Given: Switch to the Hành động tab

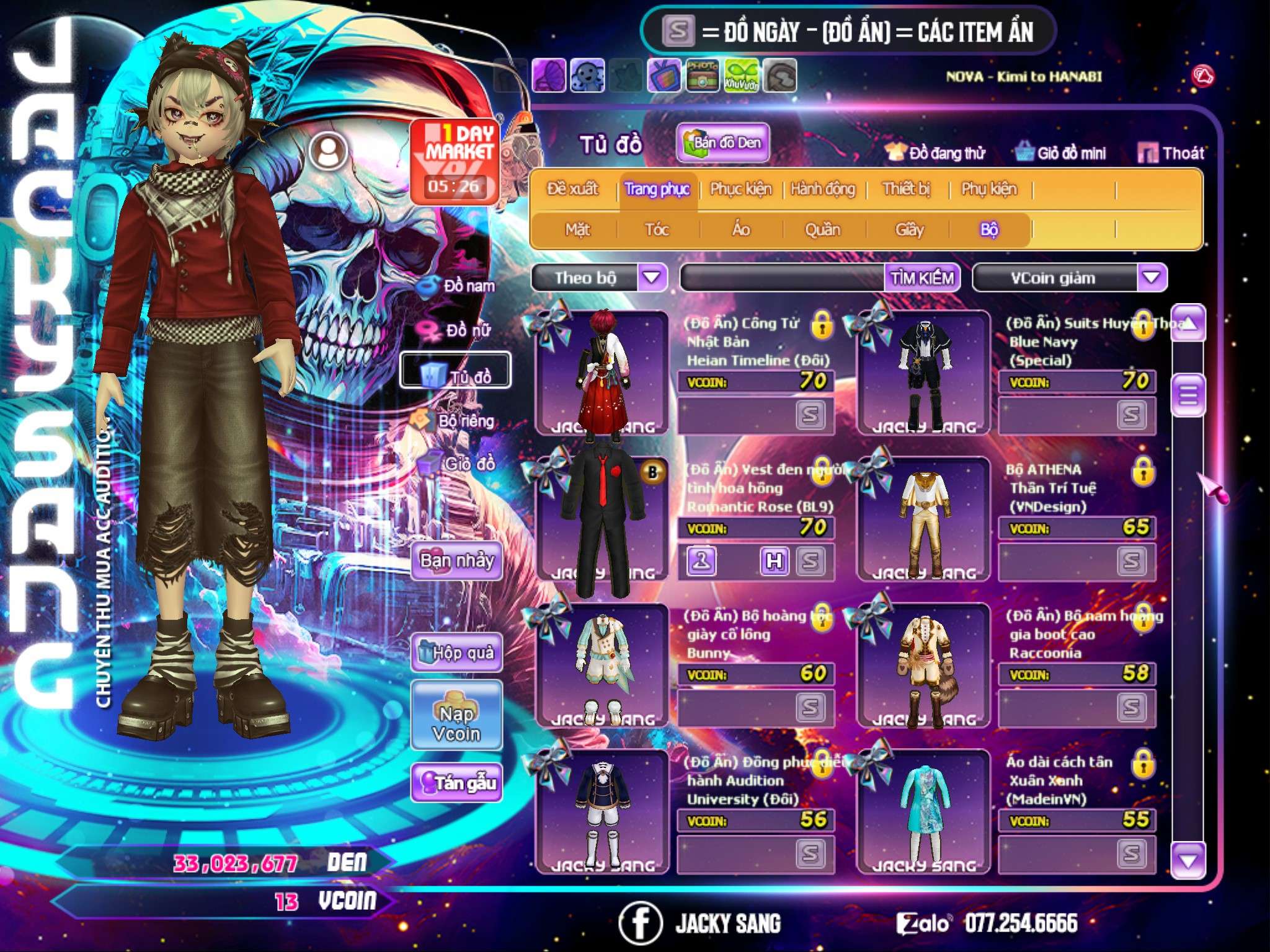Looking at the screenshot, I should pos(823,188).
